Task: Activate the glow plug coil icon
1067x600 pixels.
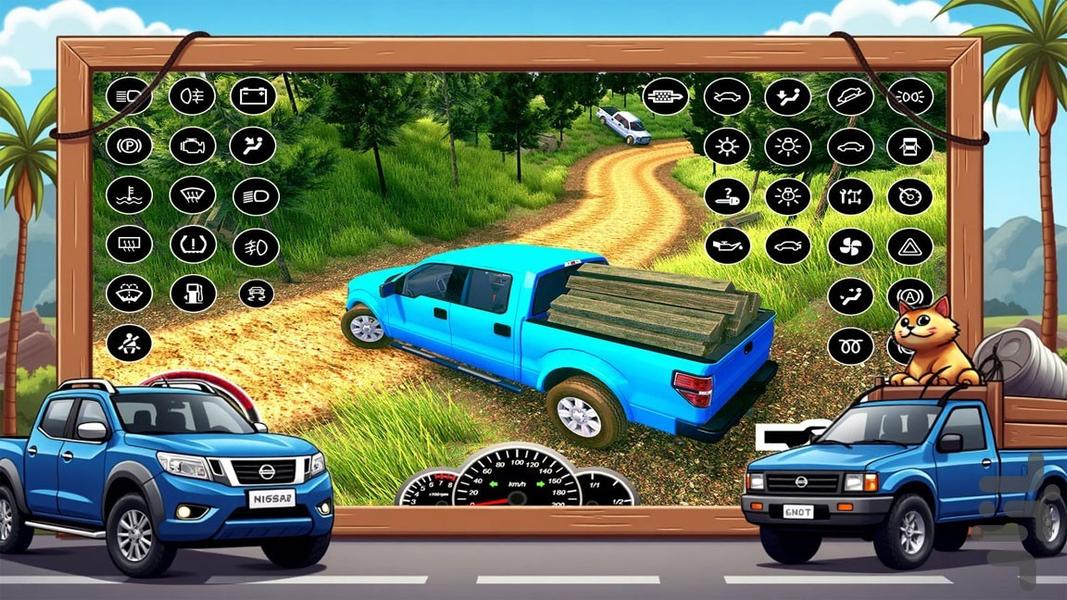Action: coord(850,345)
